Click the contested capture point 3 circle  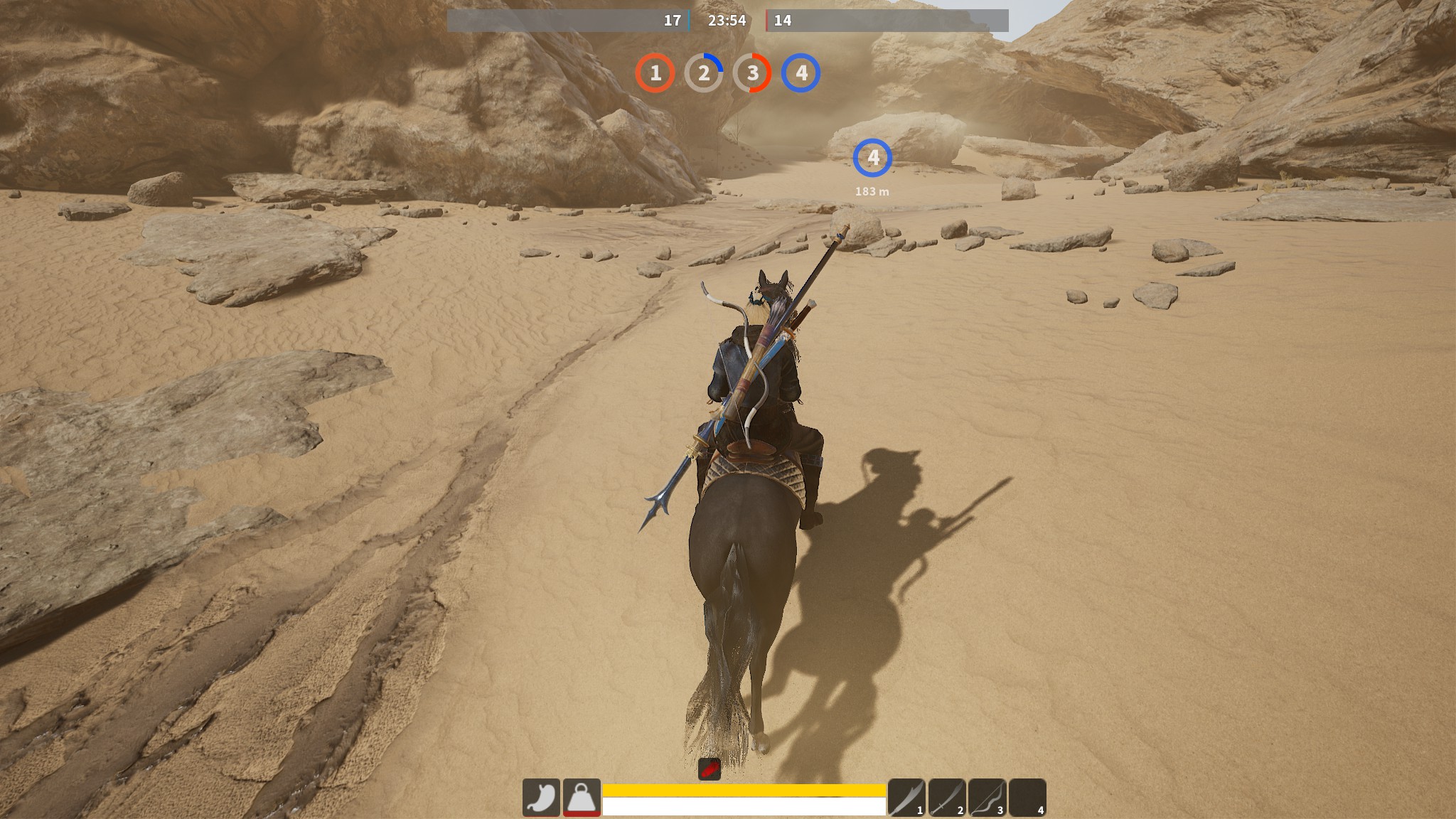(754, 72)
